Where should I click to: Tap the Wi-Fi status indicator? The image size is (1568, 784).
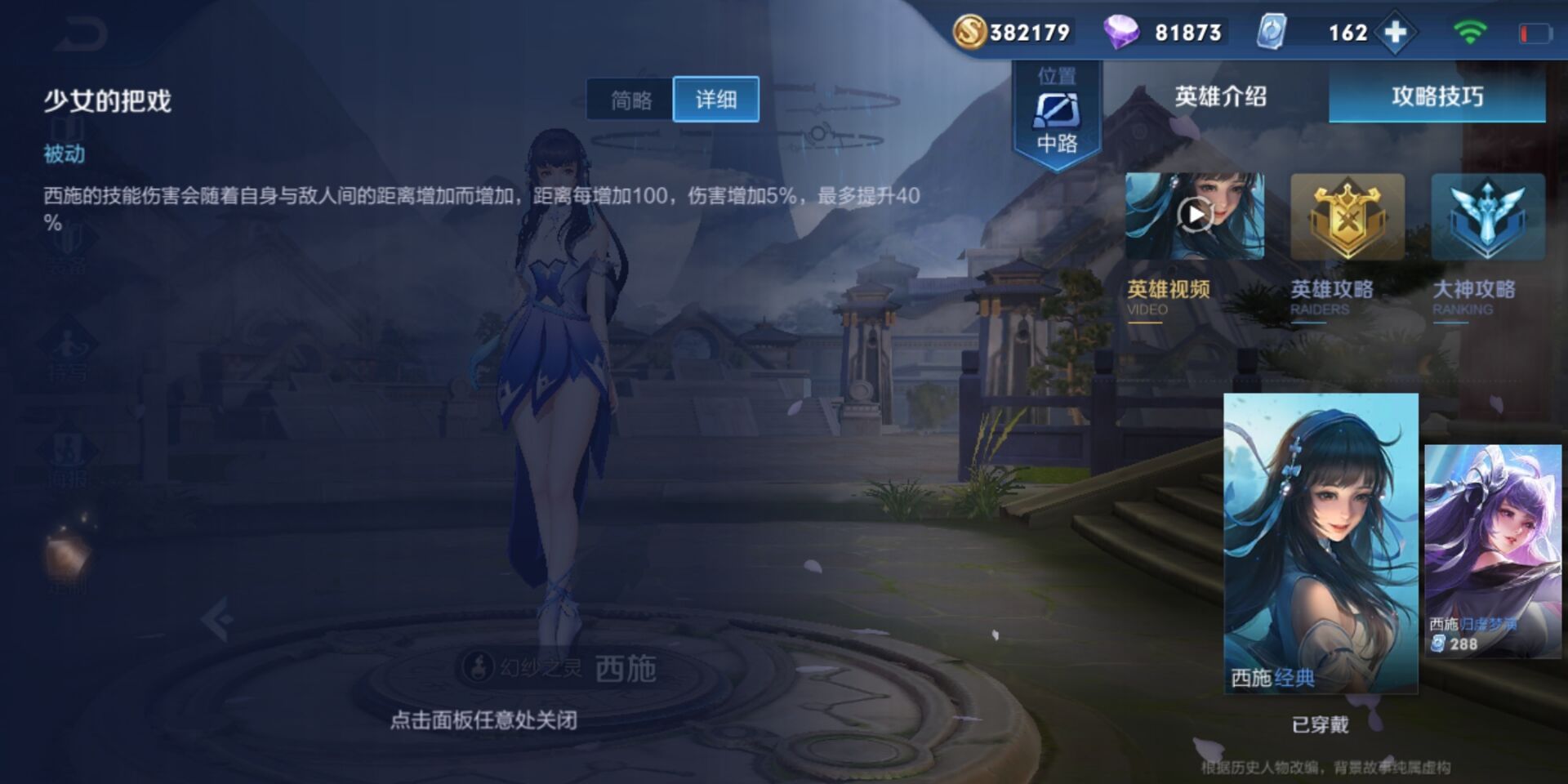(x=1469, y=30)
